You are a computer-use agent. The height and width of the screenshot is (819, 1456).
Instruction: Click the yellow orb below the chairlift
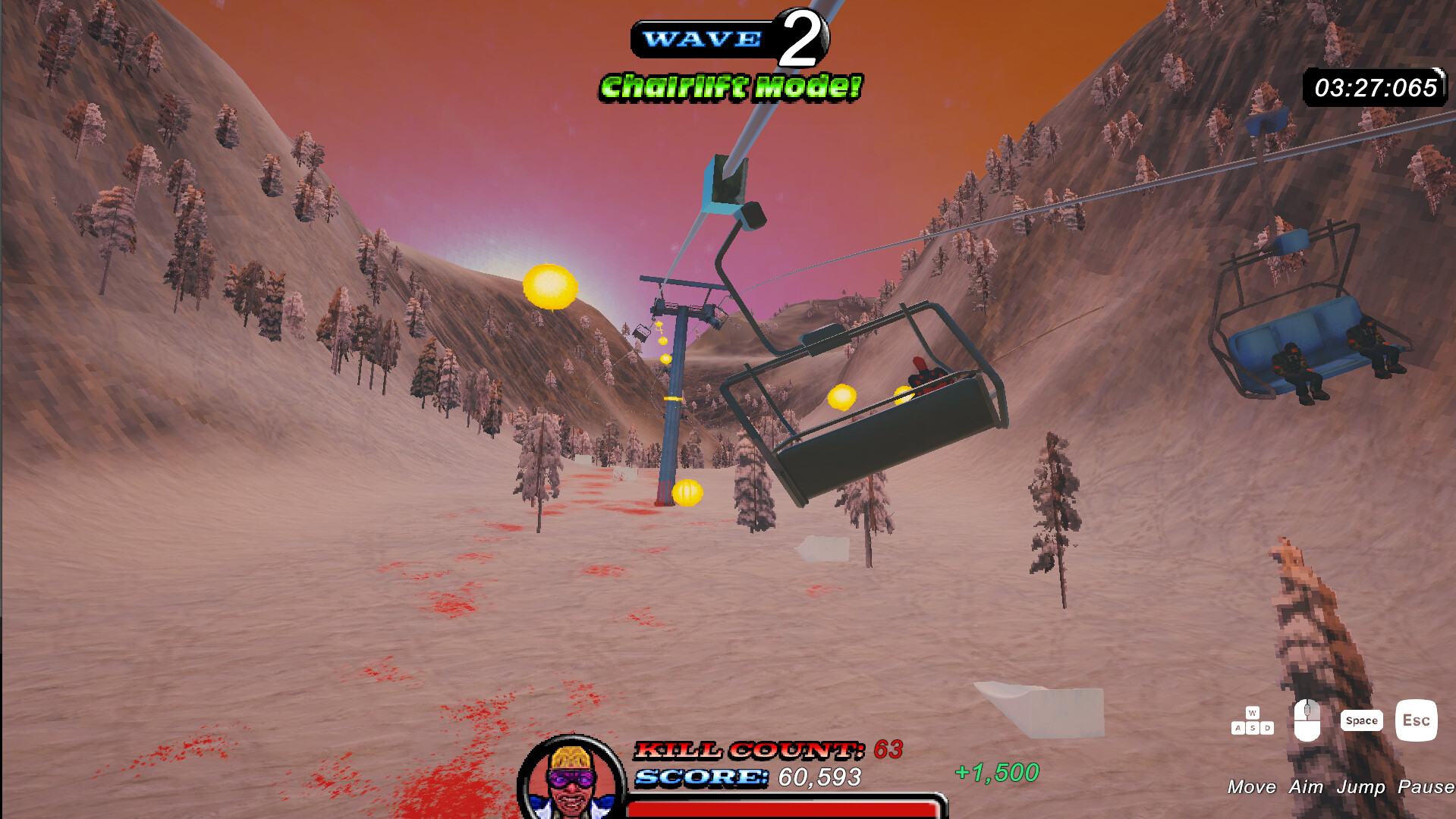(688, 492)
